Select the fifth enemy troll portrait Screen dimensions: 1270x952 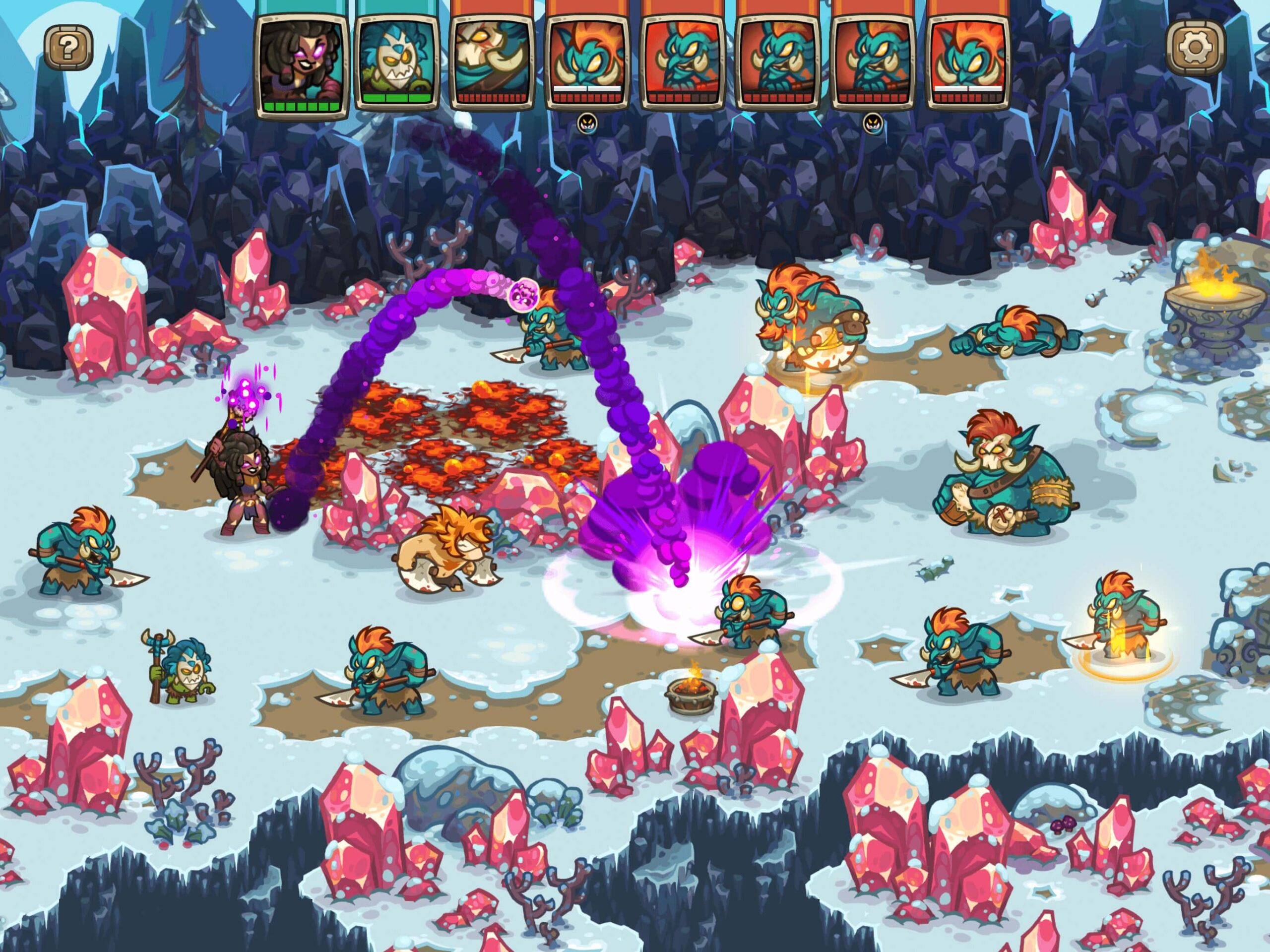pos(683,61)
